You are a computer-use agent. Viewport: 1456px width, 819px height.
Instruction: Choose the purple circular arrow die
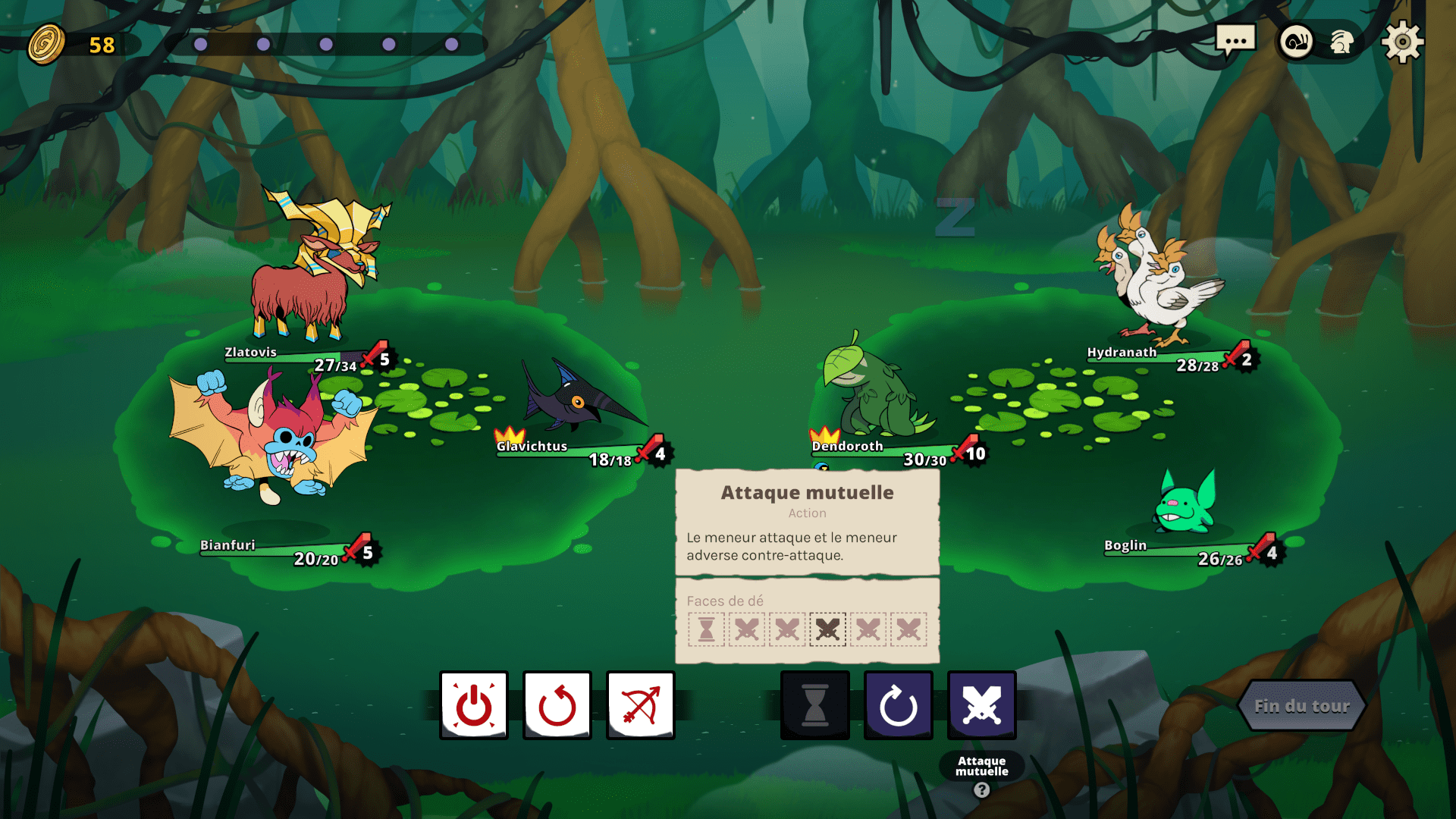point(899,705)
